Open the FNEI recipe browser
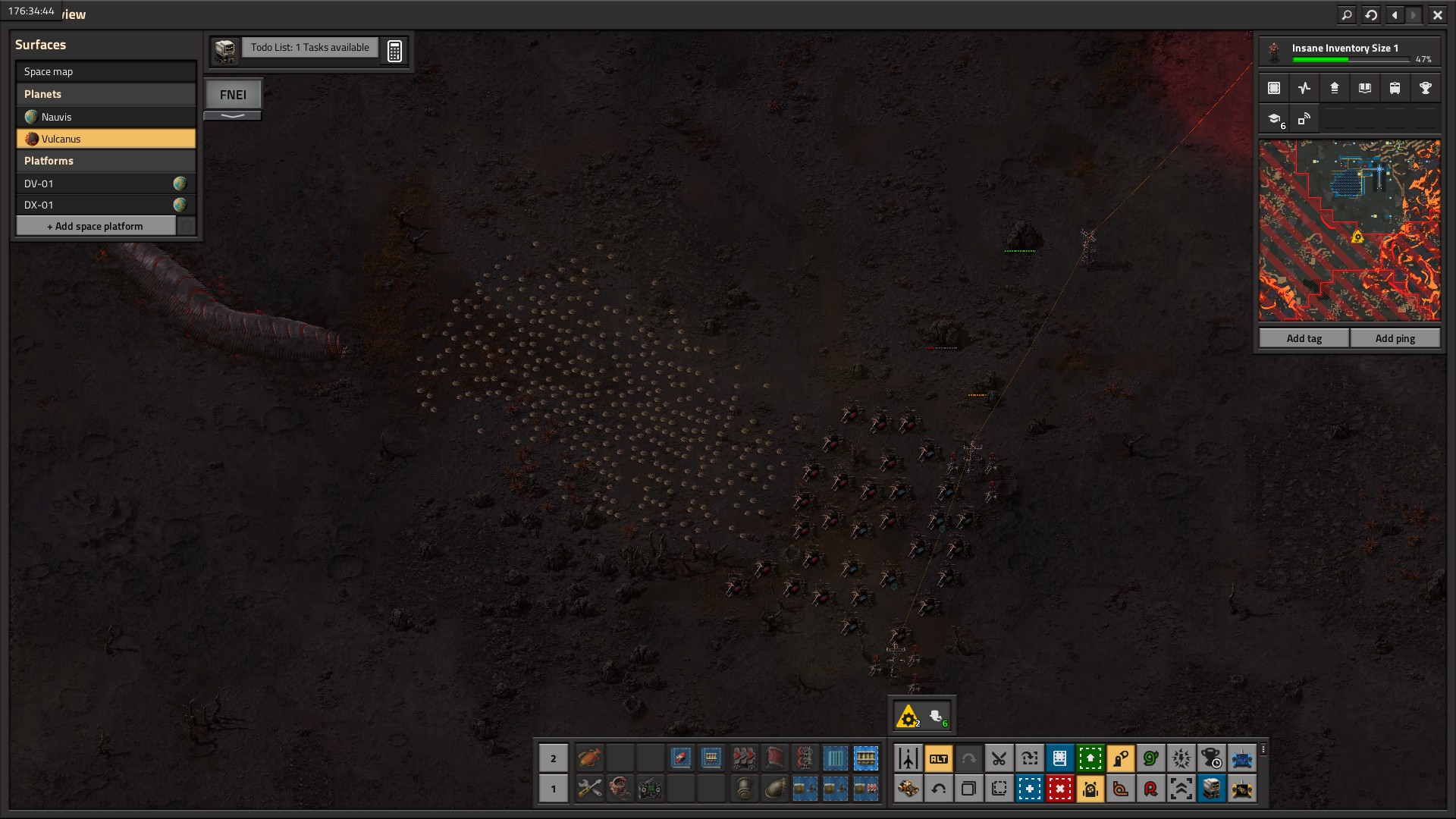Screen dimensions: 1456x819 (x=233, y=95)
